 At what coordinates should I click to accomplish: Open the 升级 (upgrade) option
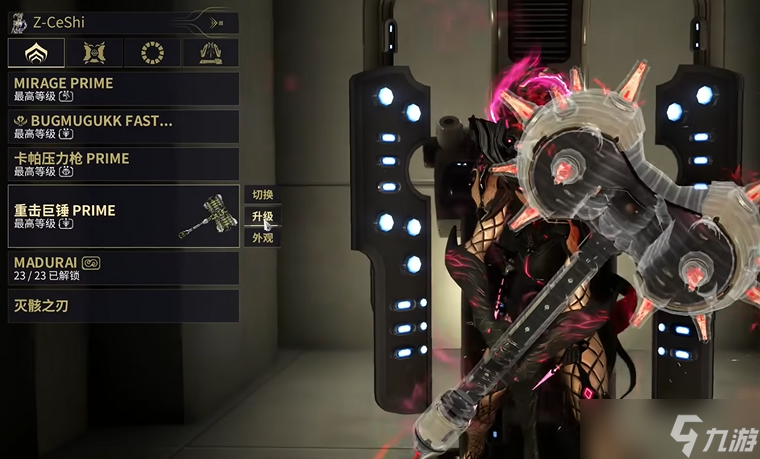tap(262, 216)
